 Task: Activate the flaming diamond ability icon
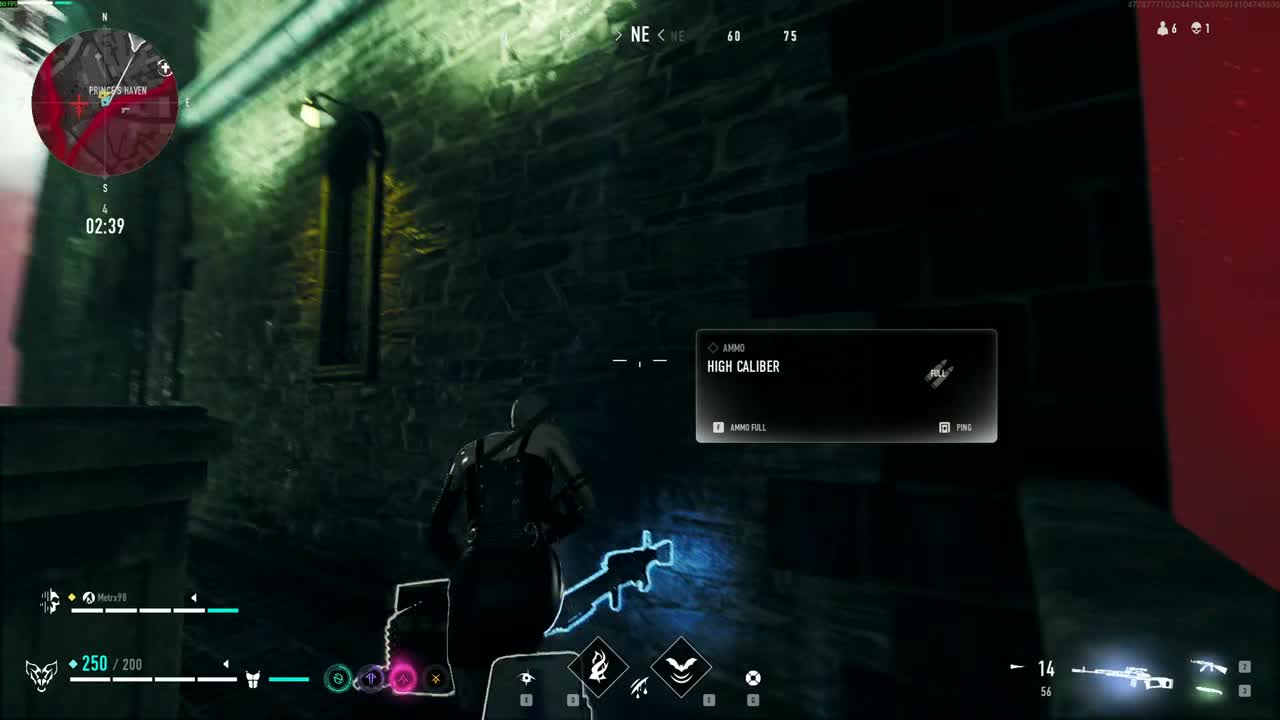pyautogui.click(x=600, y=666)
